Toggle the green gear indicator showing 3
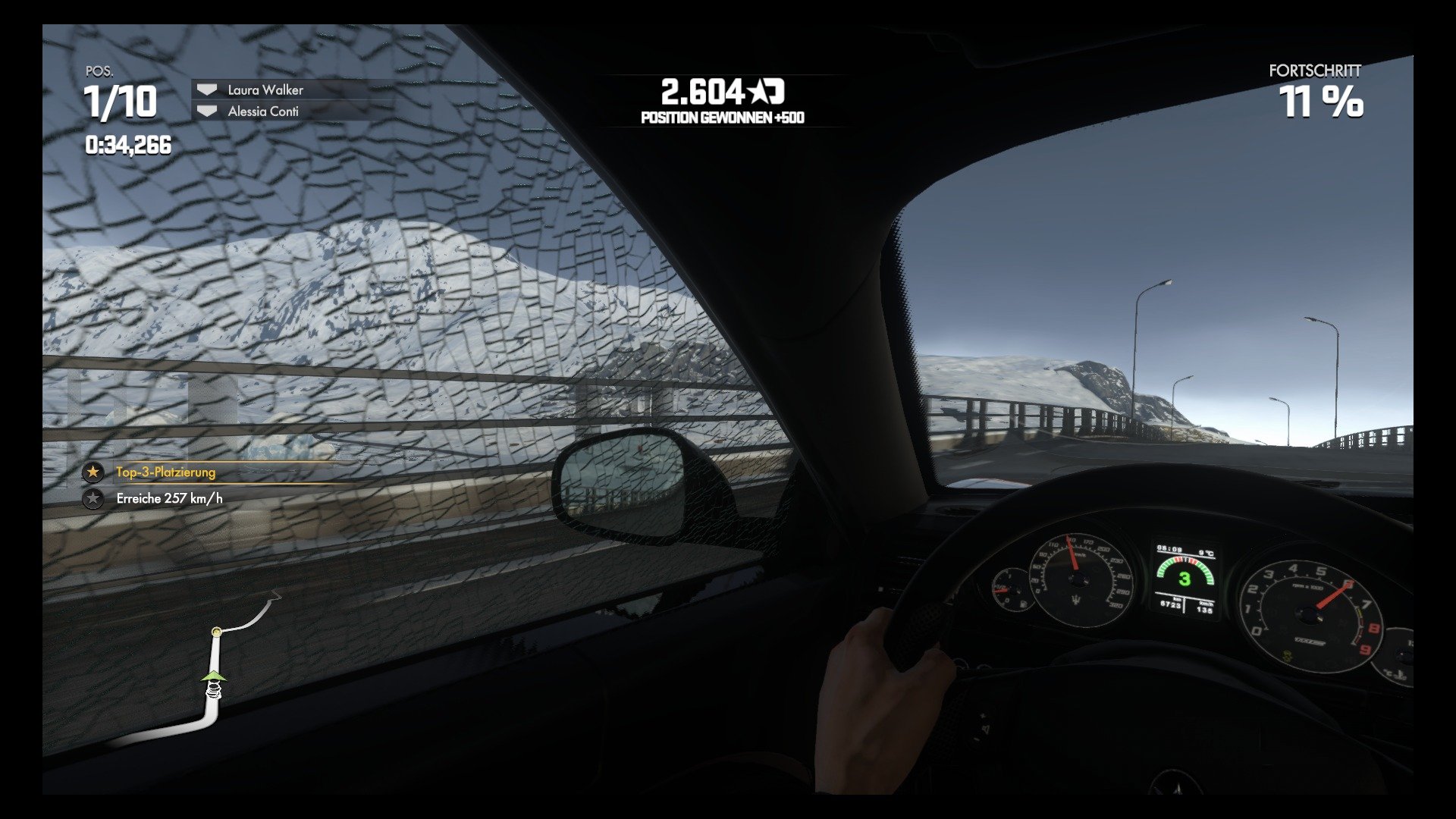 click(x=1186, y=578)
